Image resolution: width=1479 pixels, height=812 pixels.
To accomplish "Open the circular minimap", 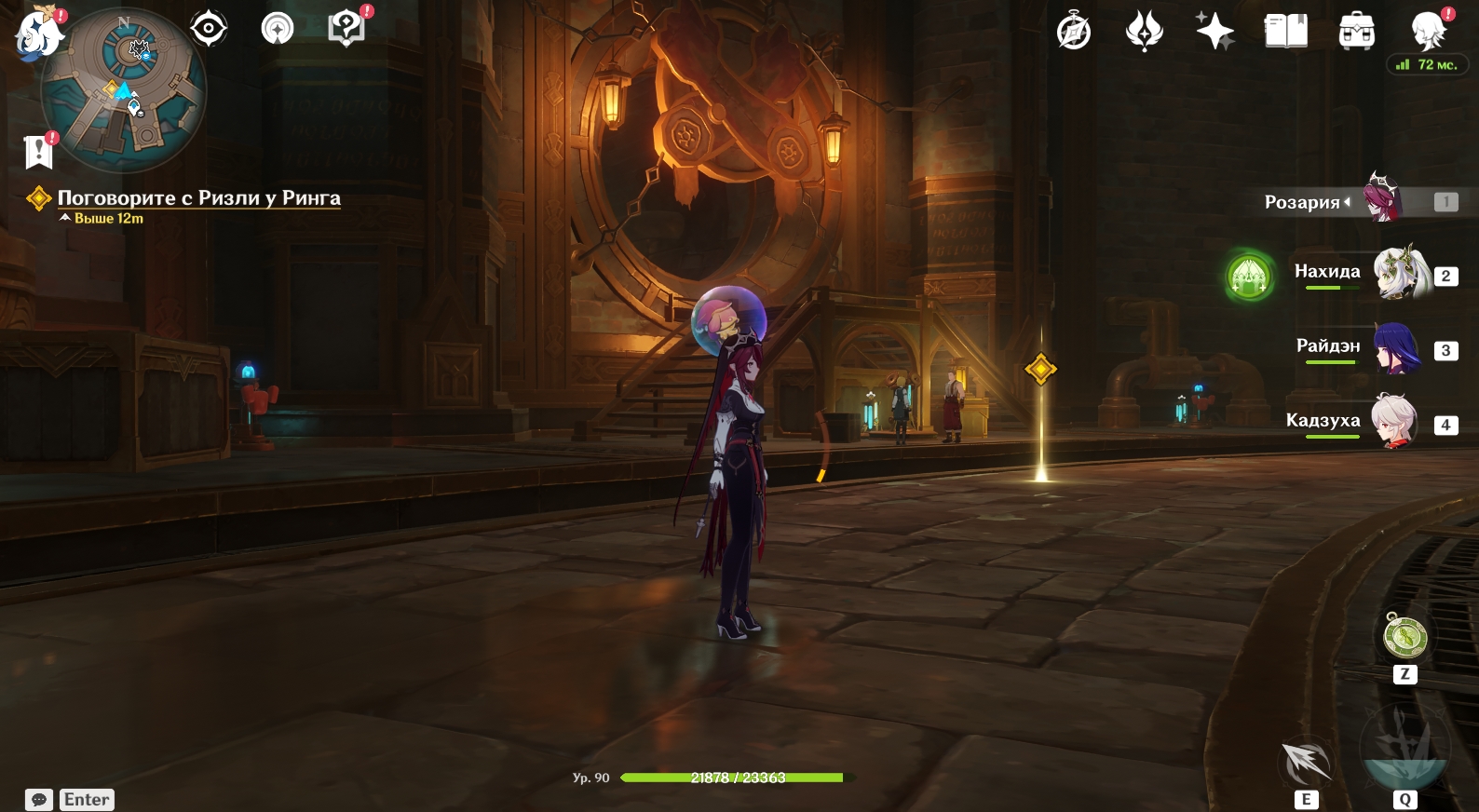I will tap(124, 90).
